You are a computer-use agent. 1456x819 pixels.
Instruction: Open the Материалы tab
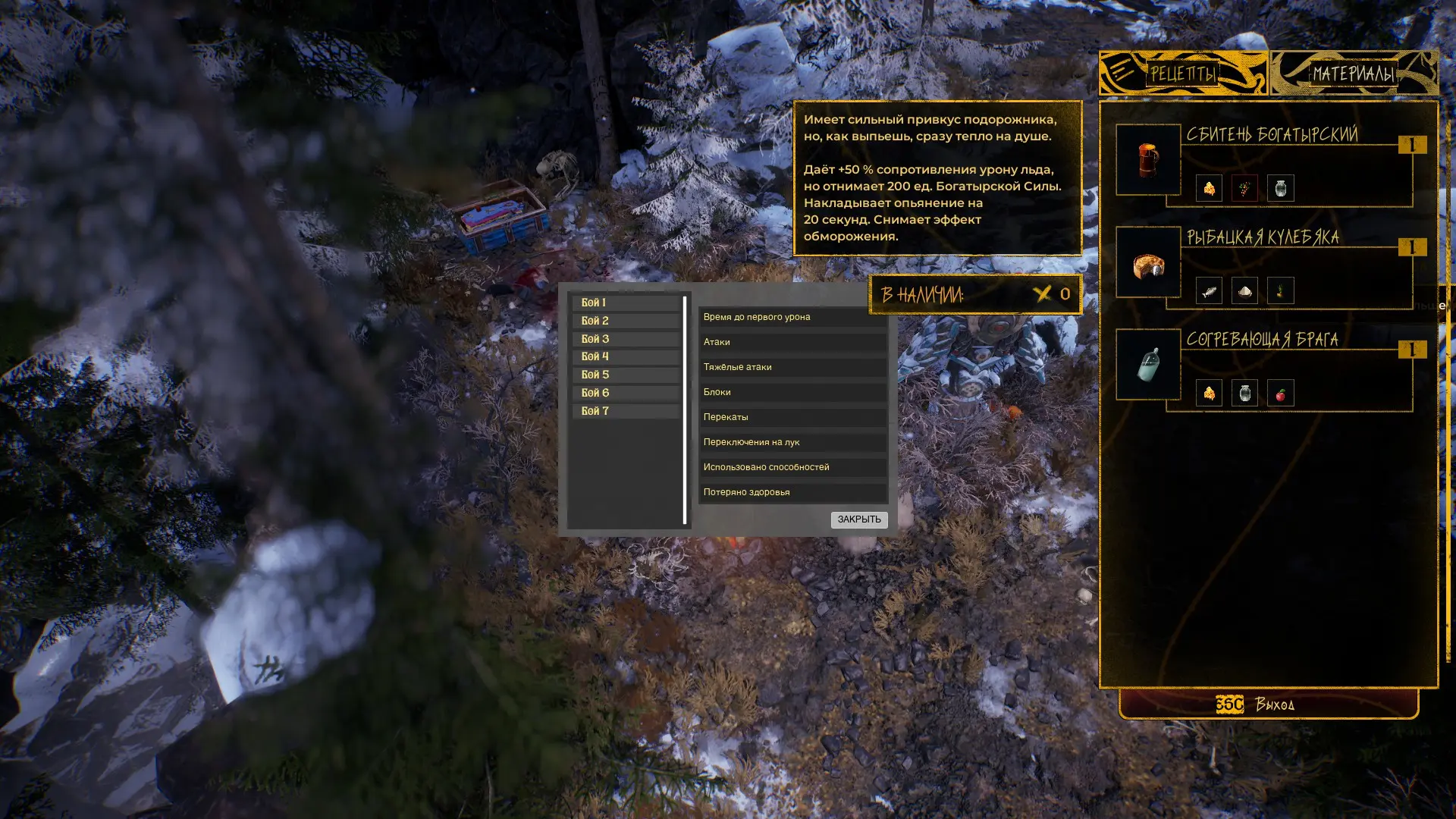[1354, 74]
